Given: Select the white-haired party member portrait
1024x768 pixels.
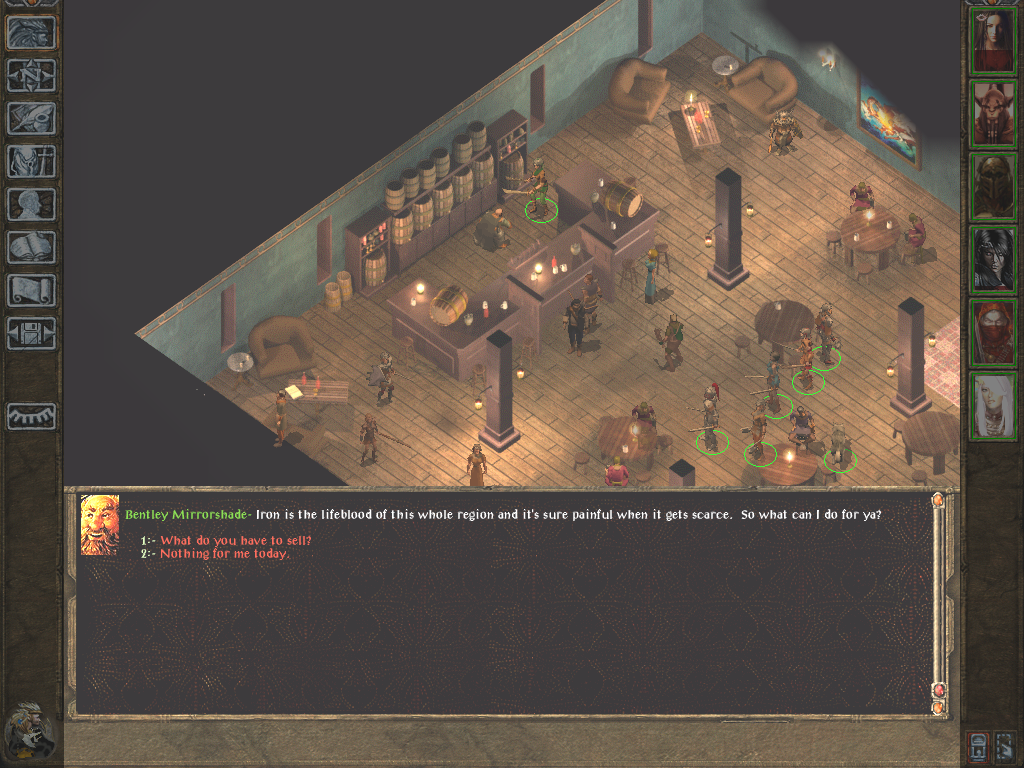Looking at the screenshot, I should (x=993, y=405).
